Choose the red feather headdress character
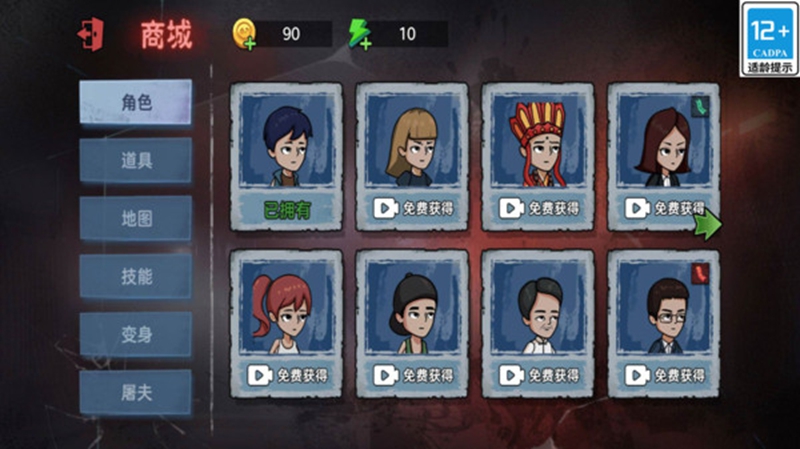This screenshot has width=800, height=449. coord(538,152)
